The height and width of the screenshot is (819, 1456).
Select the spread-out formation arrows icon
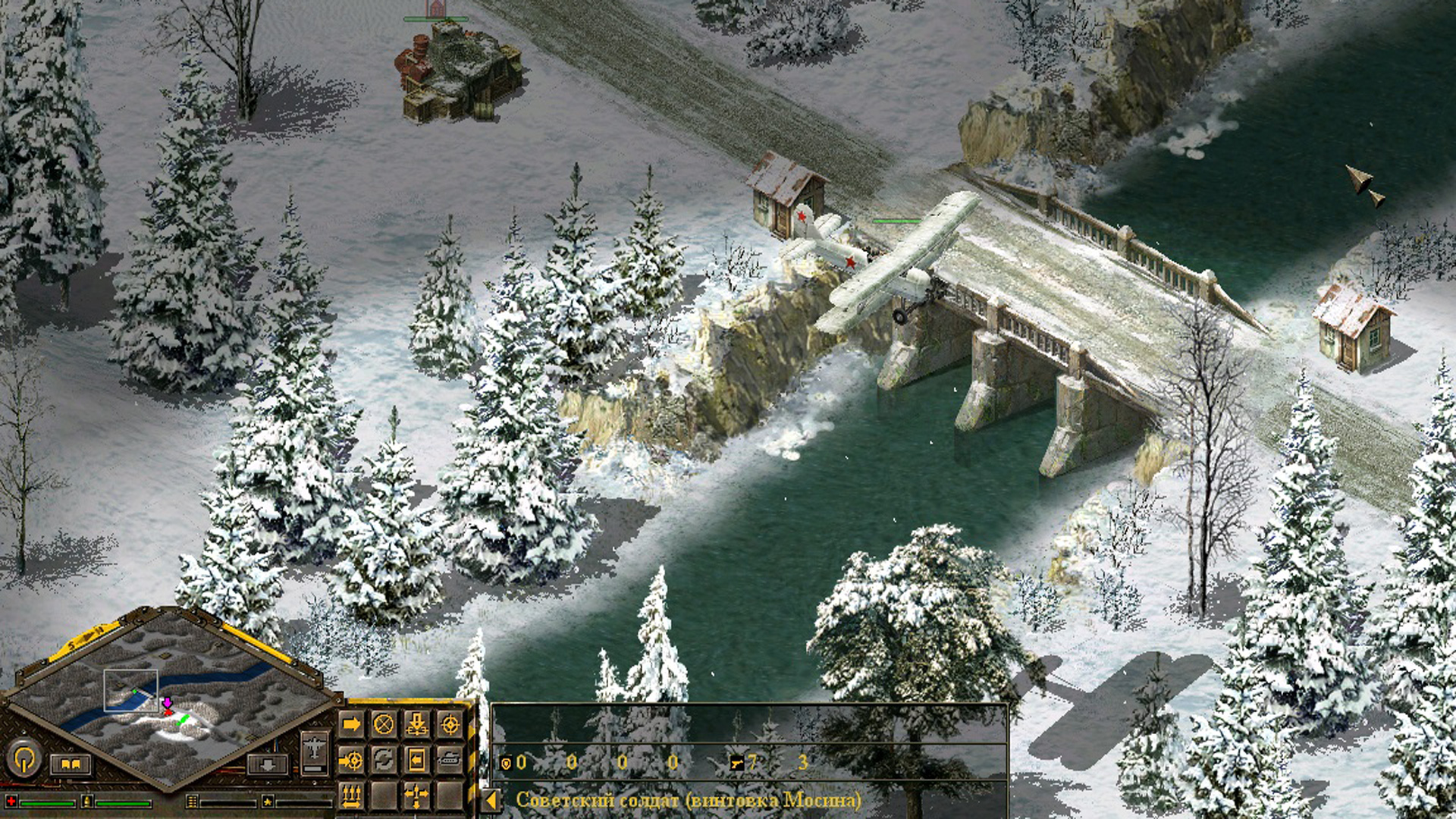tap(417, 795)
